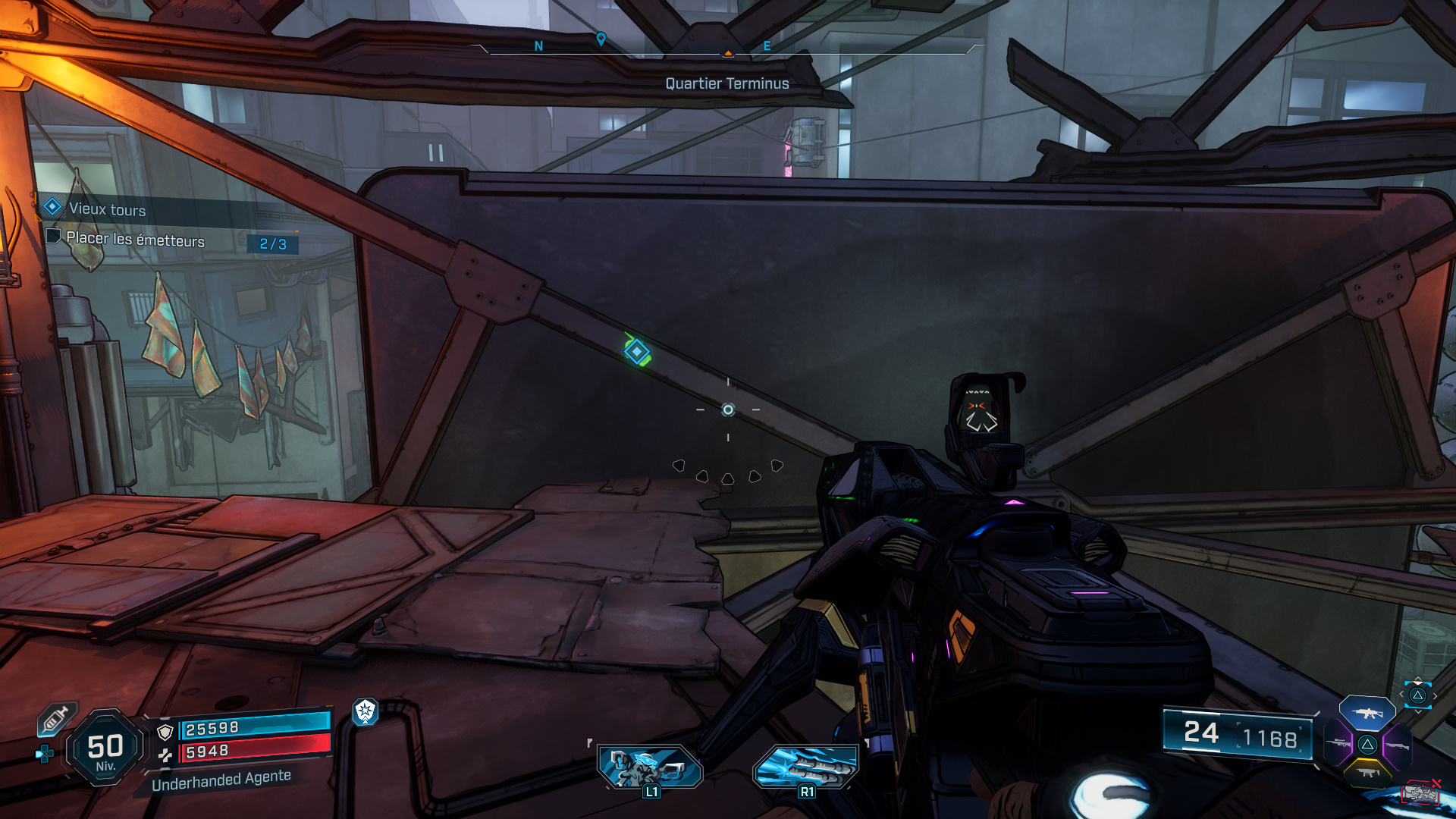Select the SMG slot on the weapon wheel
This screenshot has width=1456, height=819.
coord(1368,773)
